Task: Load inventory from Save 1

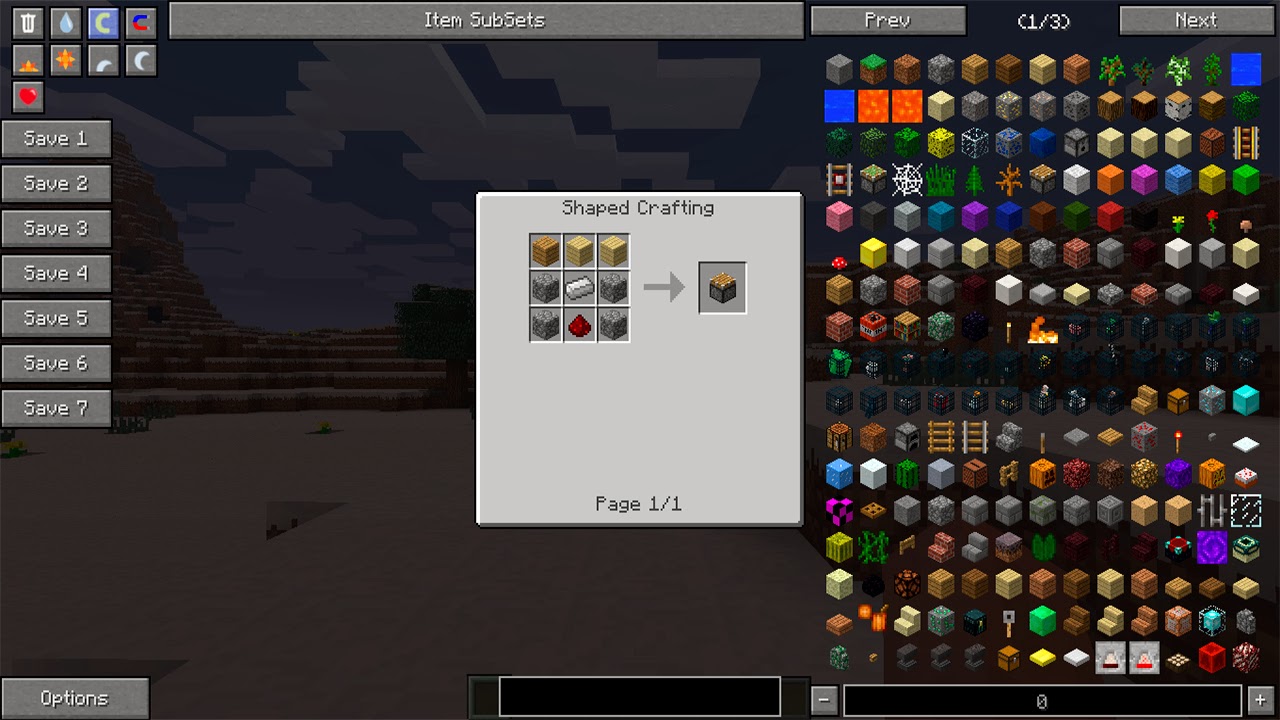Action: 56,138
